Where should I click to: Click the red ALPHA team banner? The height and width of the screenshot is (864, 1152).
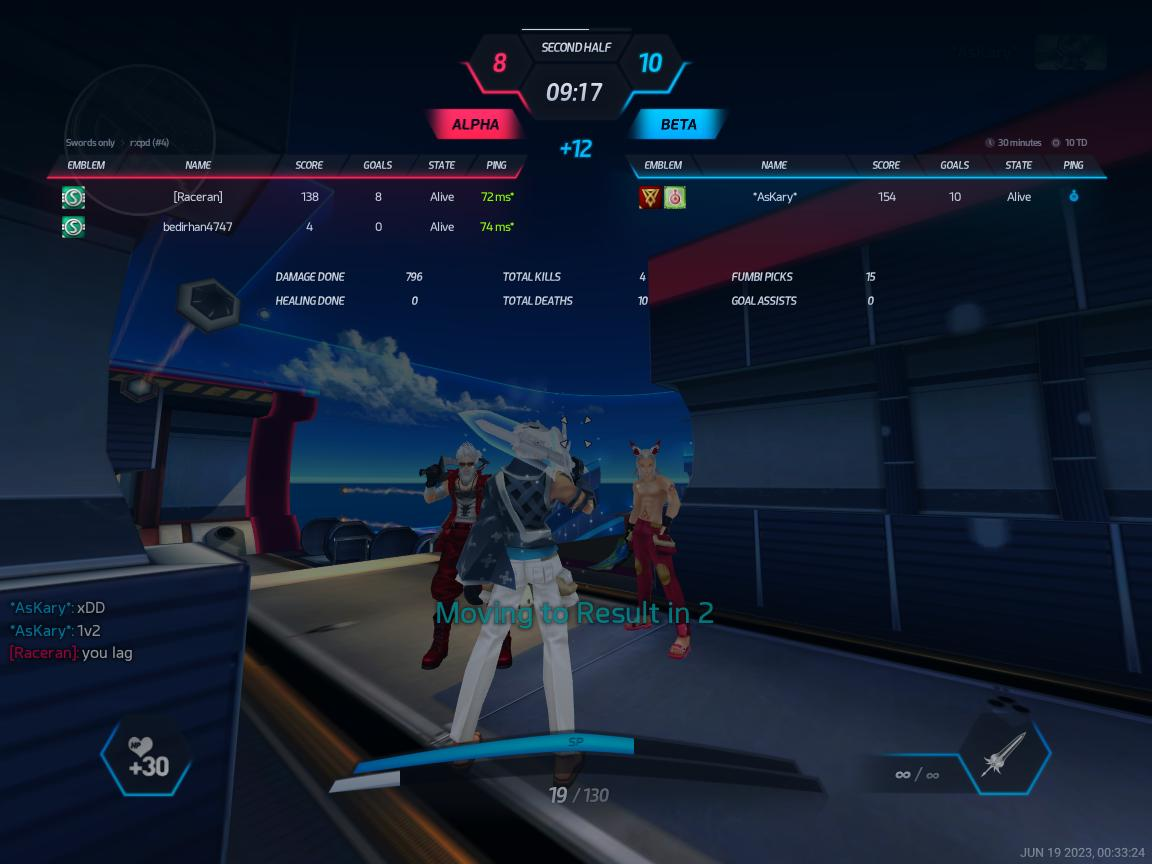475,125
